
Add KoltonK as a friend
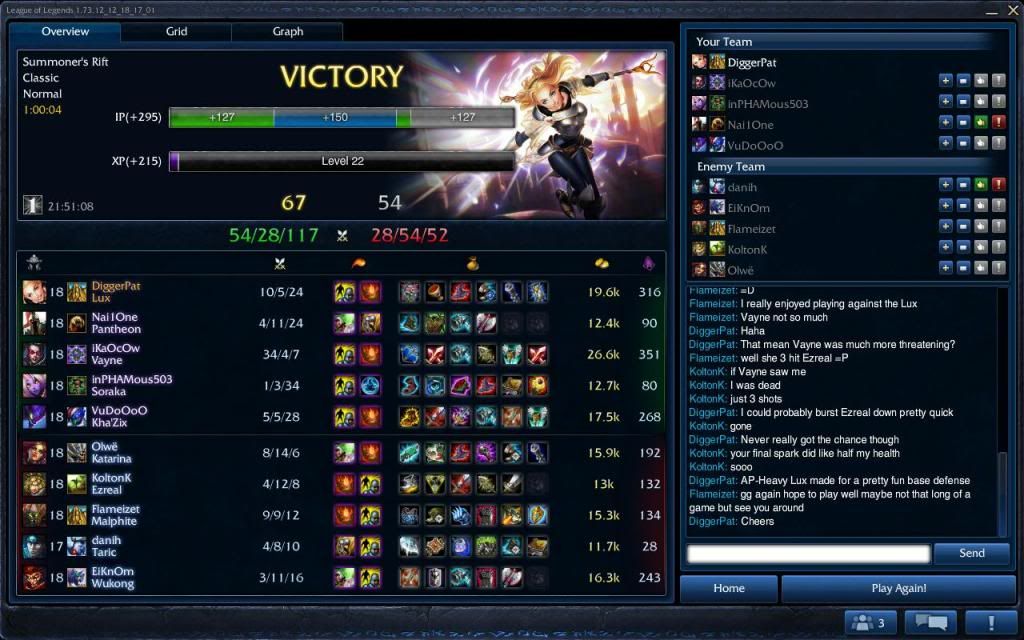tap(945, 248)
